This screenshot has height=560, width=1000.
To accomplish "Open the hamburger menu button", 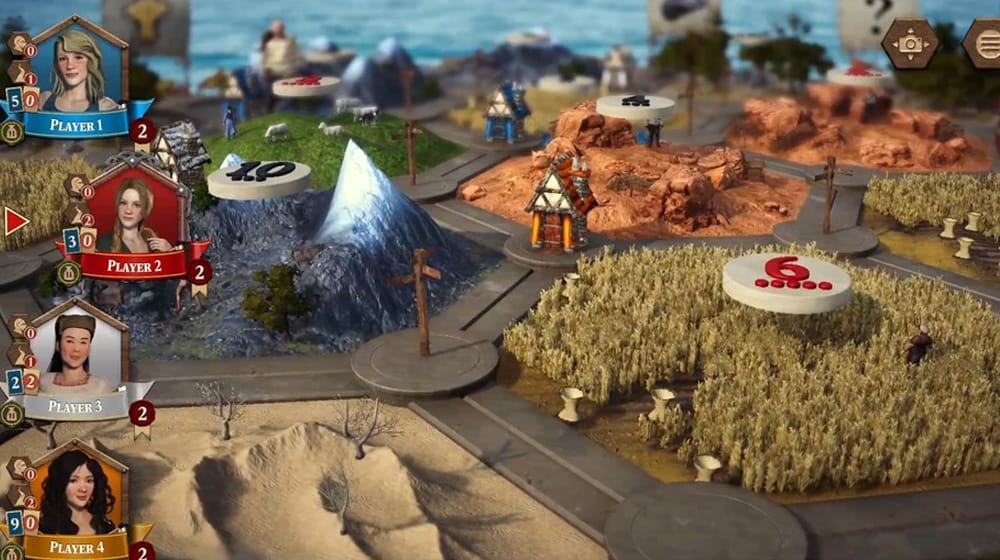I will 984,43.
